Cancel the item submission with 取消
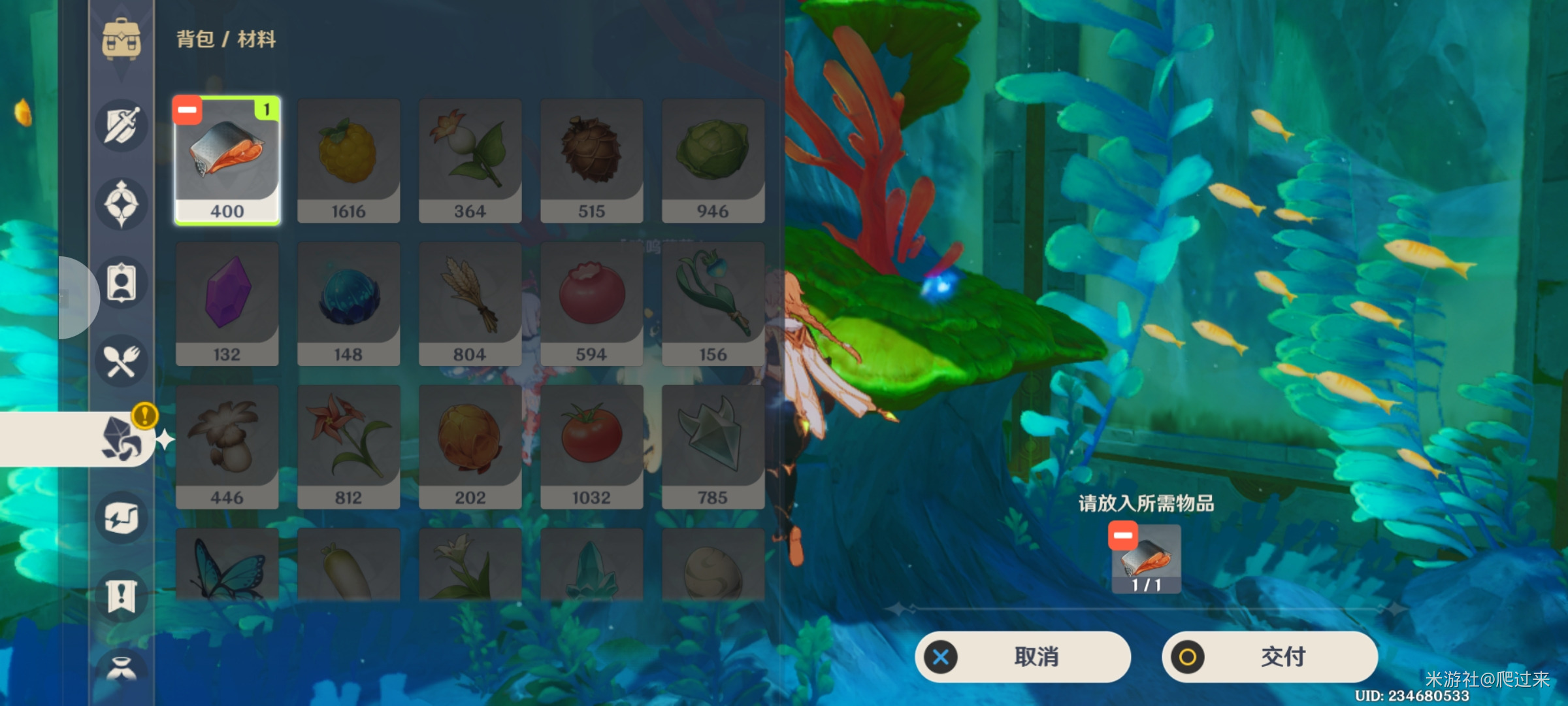The height and width of the screenshot is (706, 1568). [1022, 656]
